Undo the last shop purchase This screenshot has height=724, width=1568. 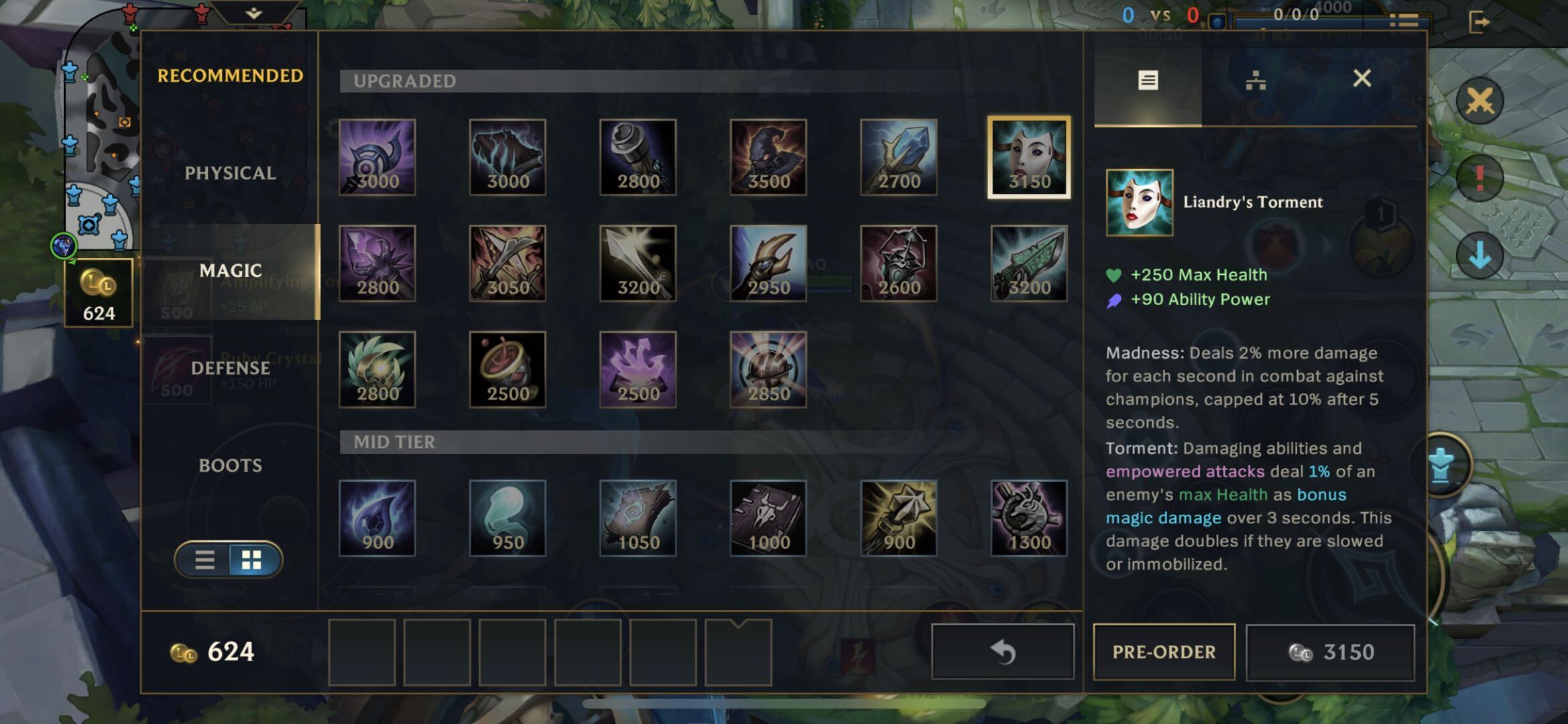coord(1002,652)
